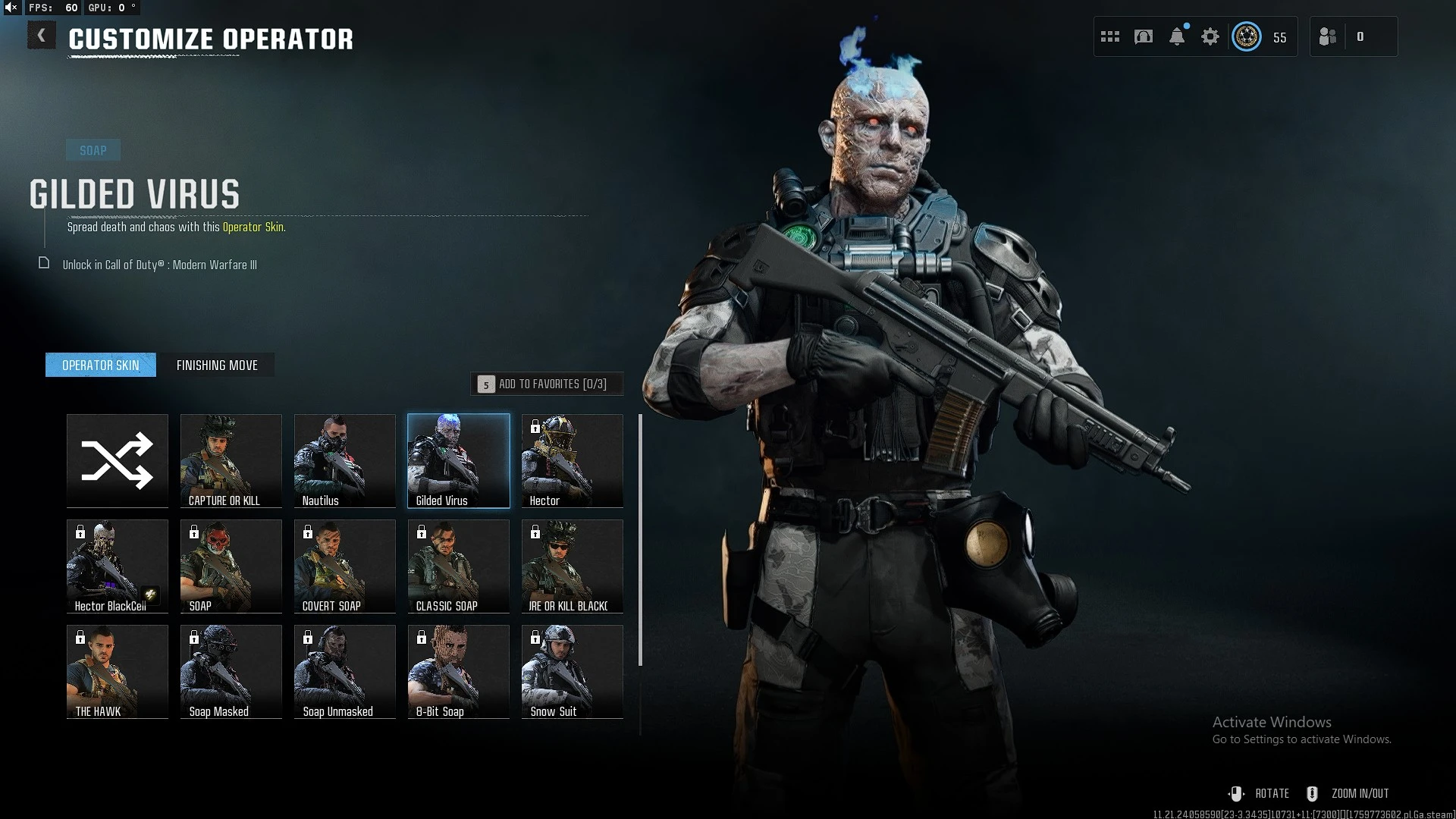Select the Operator Skin tab
The image size is (1456, 819).
101,366
